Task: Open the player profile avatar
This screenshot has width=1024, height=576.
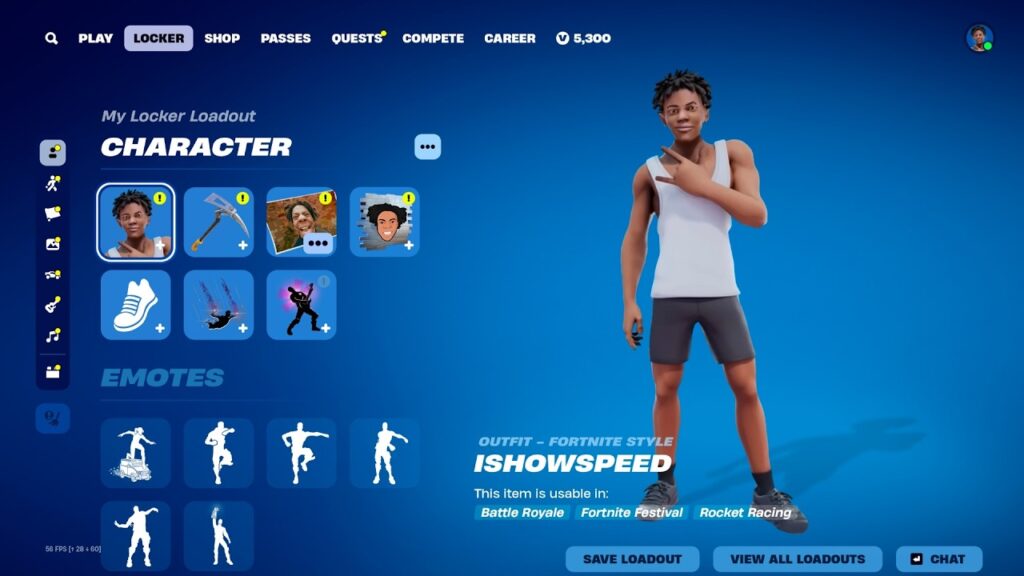Action: click(979, 39)
